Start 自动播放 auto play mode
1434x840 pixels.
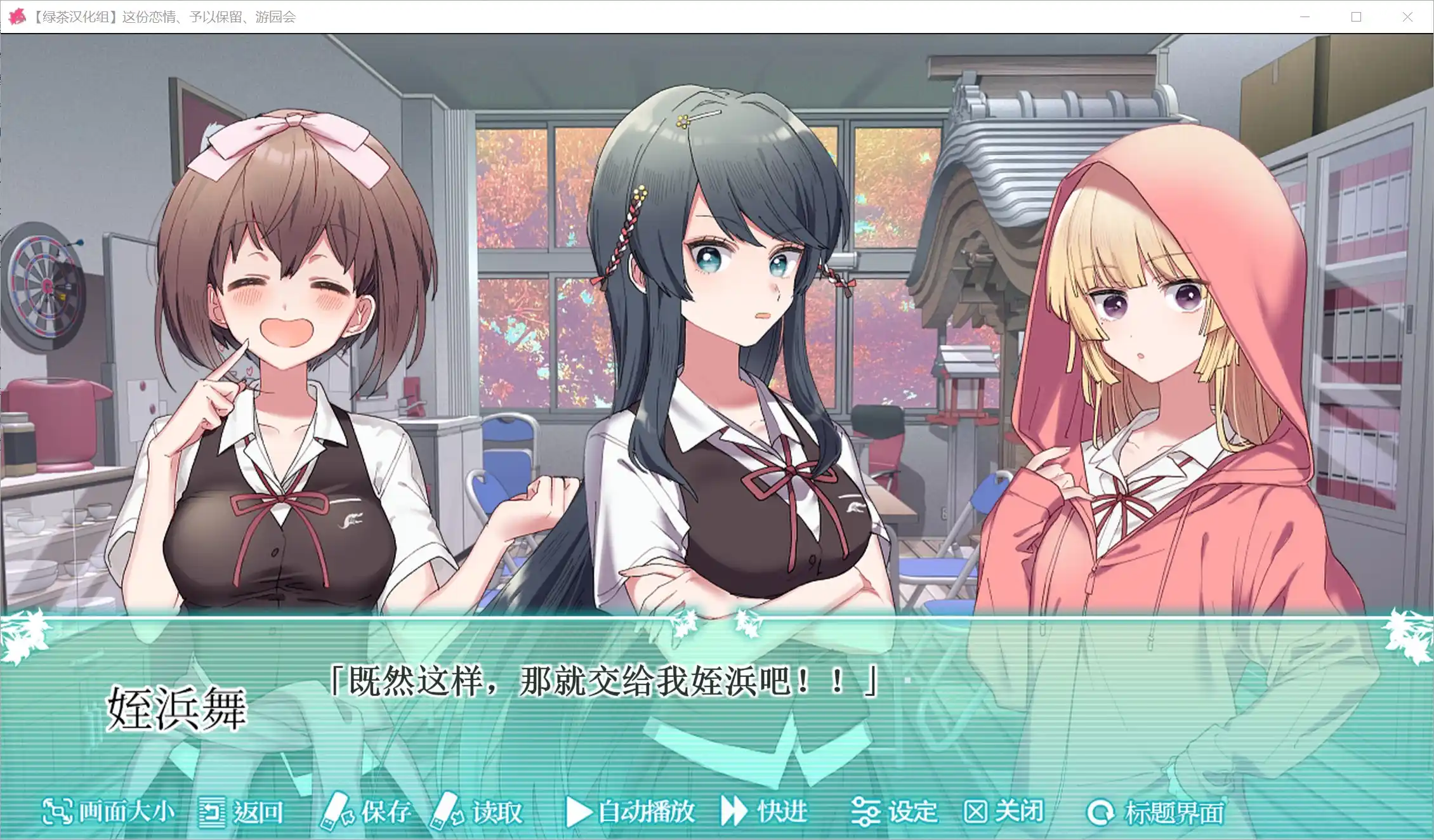(x=630, y=811)
